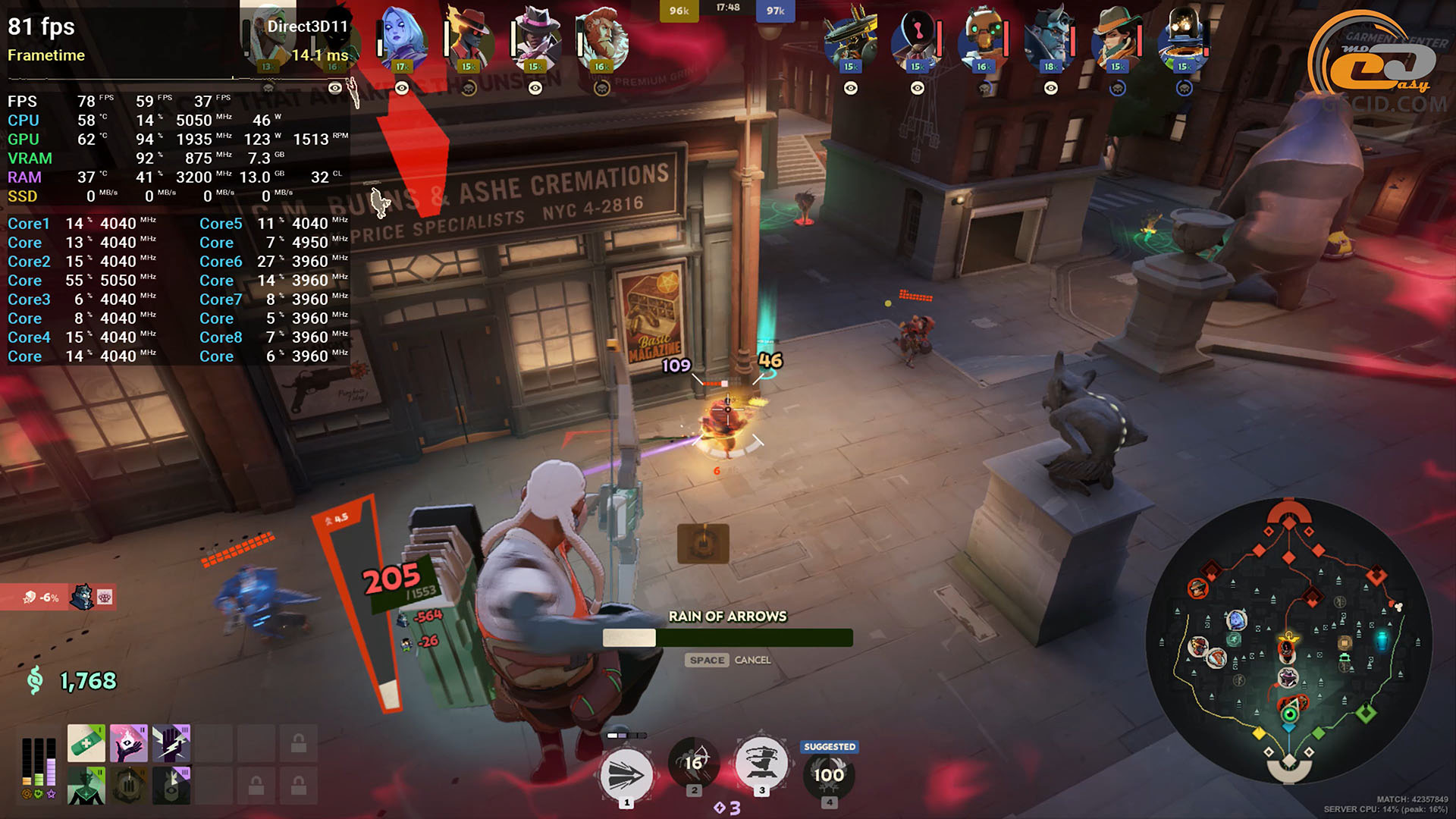Use the Immobilizing Trap ability
The width and height of the screenshot is (1456, 819).
coord(761,763)
